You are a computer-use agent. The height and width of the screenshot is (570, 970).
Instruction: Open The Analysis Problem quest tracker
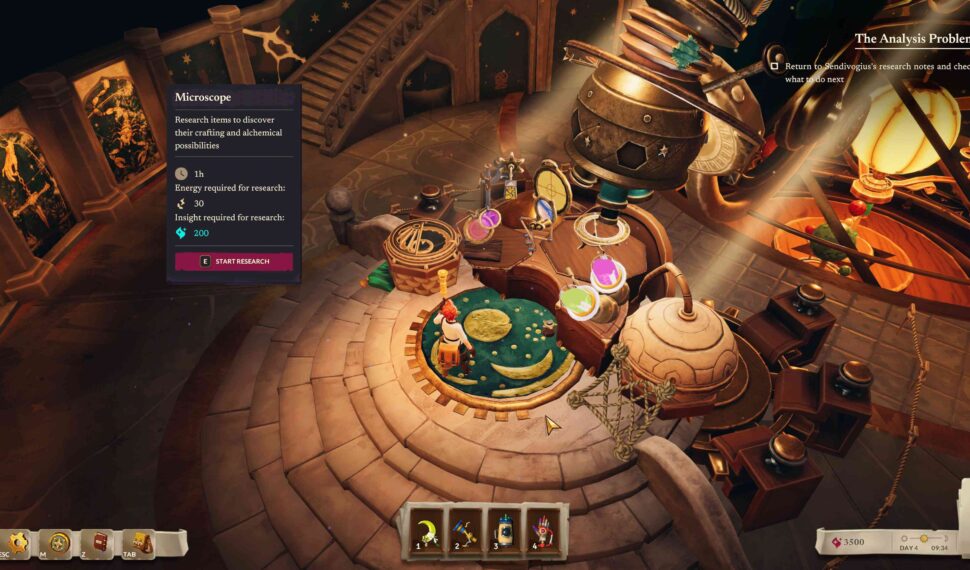(x=911, y=40)
